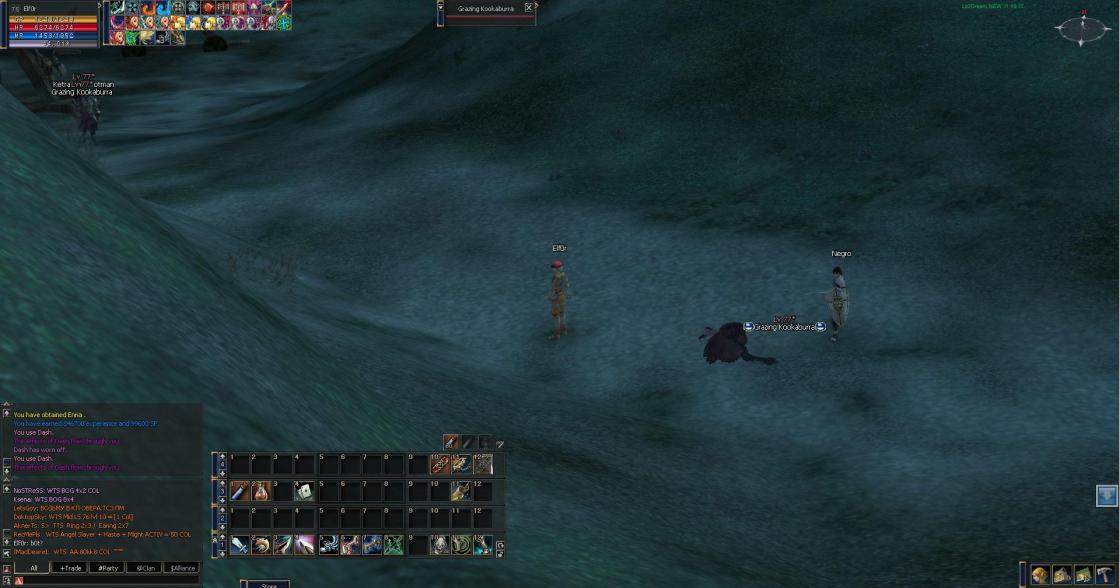Viewport: 1120px width, 588px height.
Task: Open the $Alliance chat tab
Action: point(182,567)
